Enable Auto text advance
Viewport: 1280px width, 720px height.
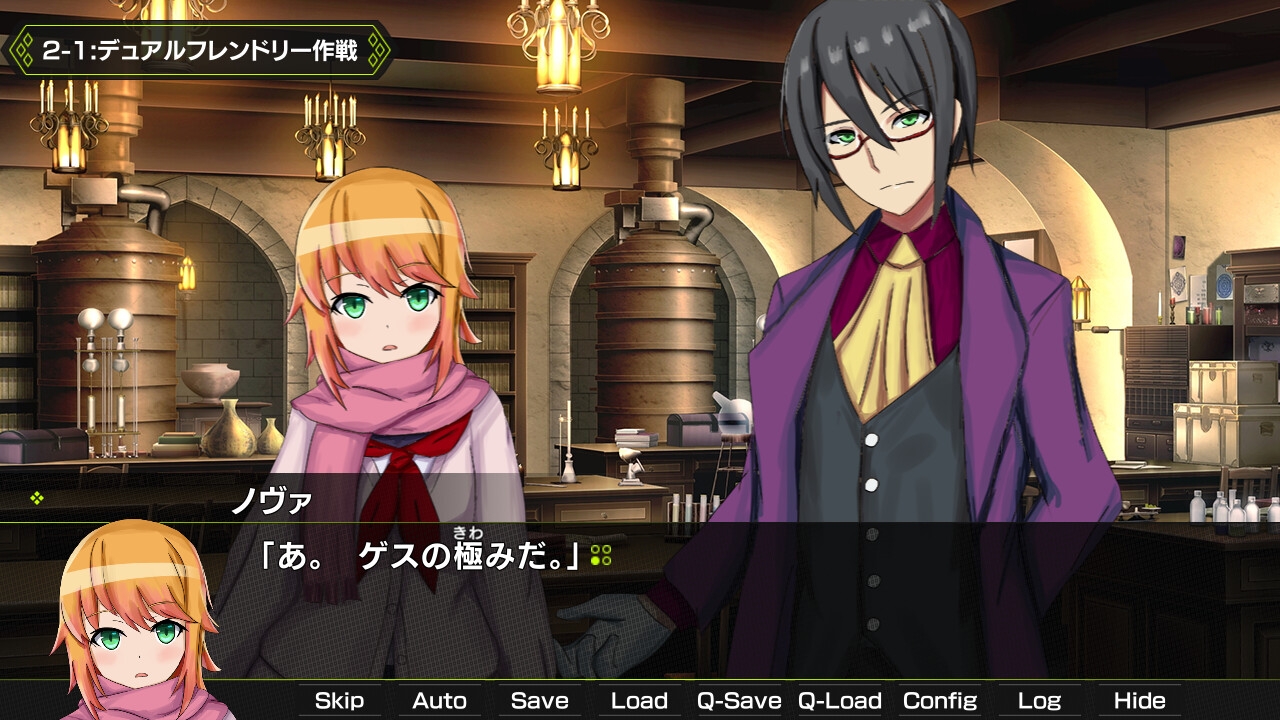439,701
